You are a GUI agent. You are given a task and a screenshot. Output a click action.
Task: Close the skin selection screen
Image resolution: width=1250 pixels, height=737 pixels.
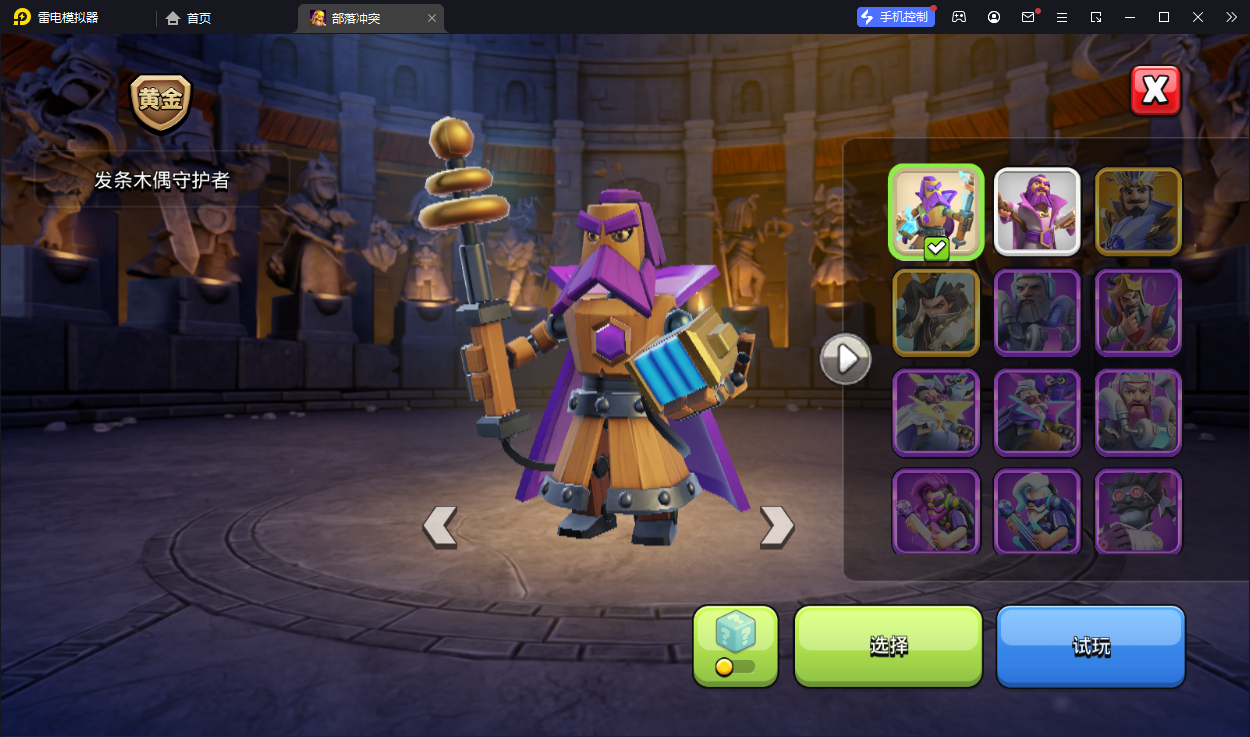(x=1155, y=91)
